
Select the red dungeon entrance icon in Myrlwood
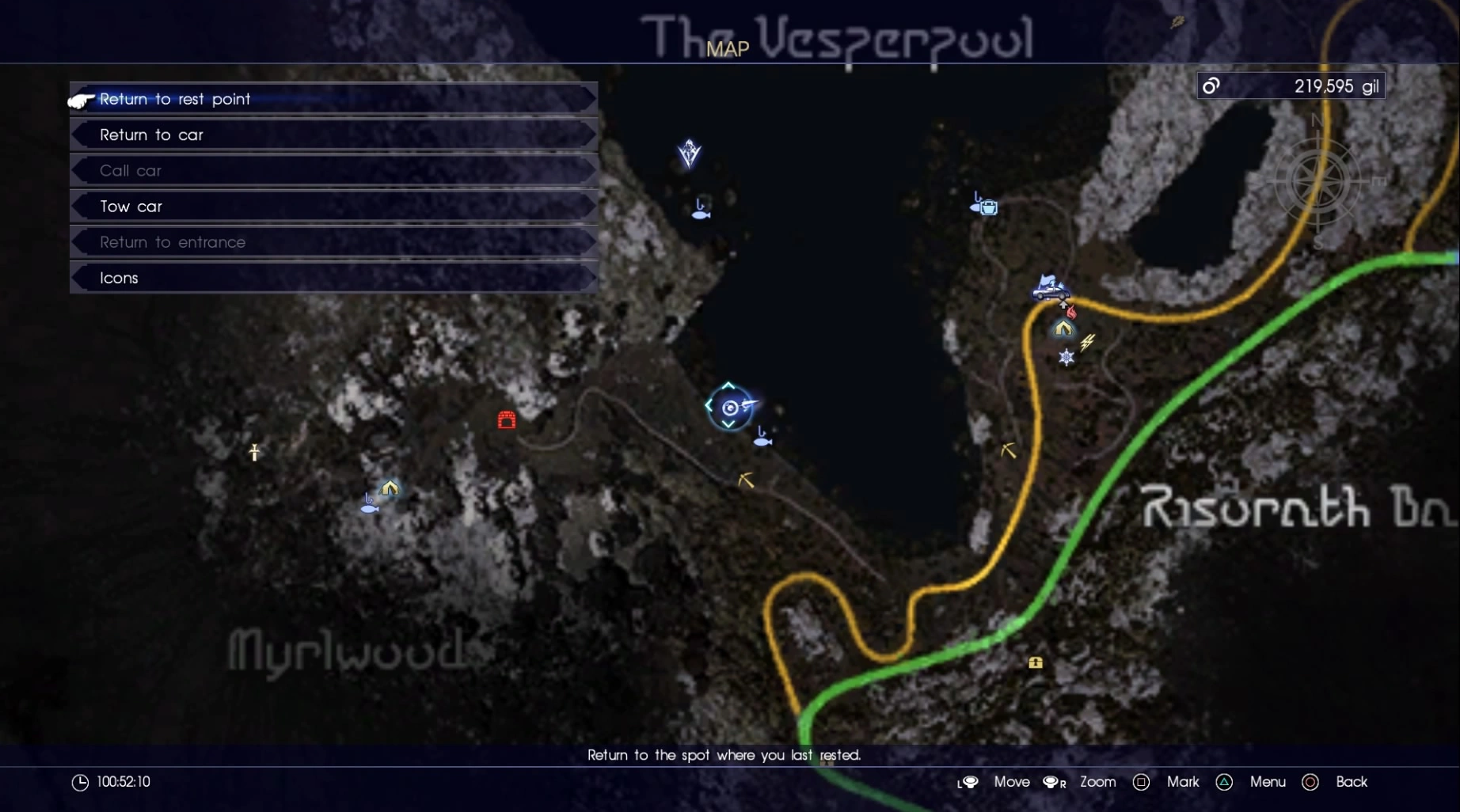[507, 421]
